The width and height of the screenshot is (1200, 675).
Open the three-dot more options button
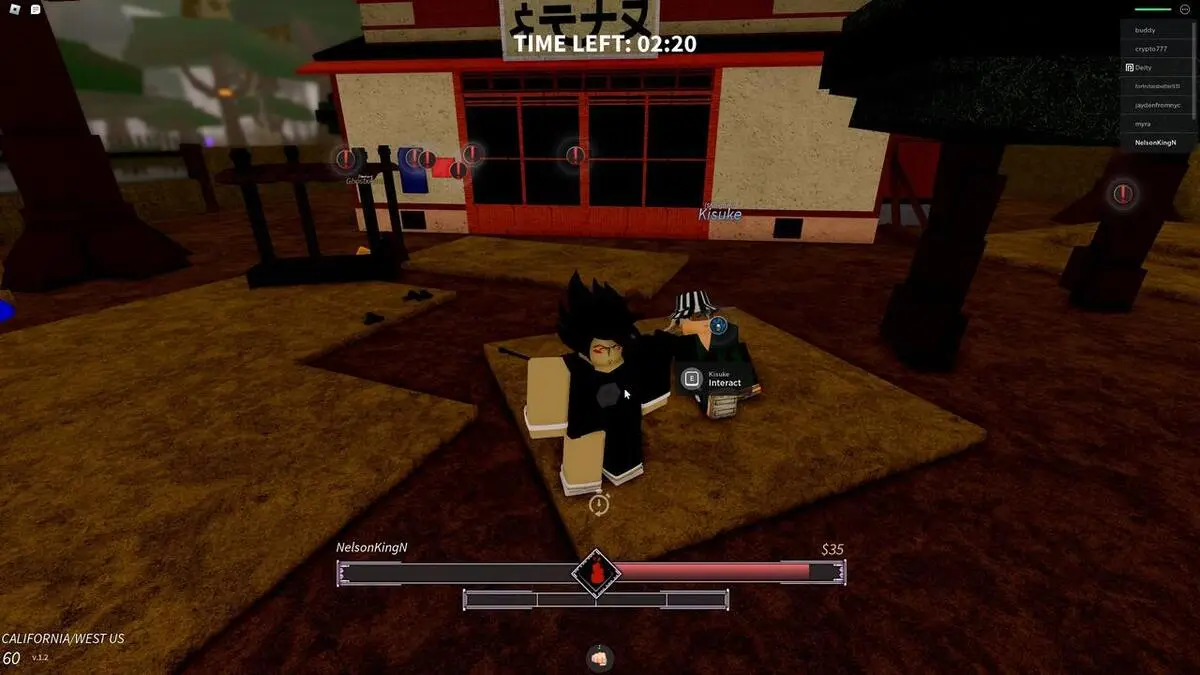point(1185,9)
